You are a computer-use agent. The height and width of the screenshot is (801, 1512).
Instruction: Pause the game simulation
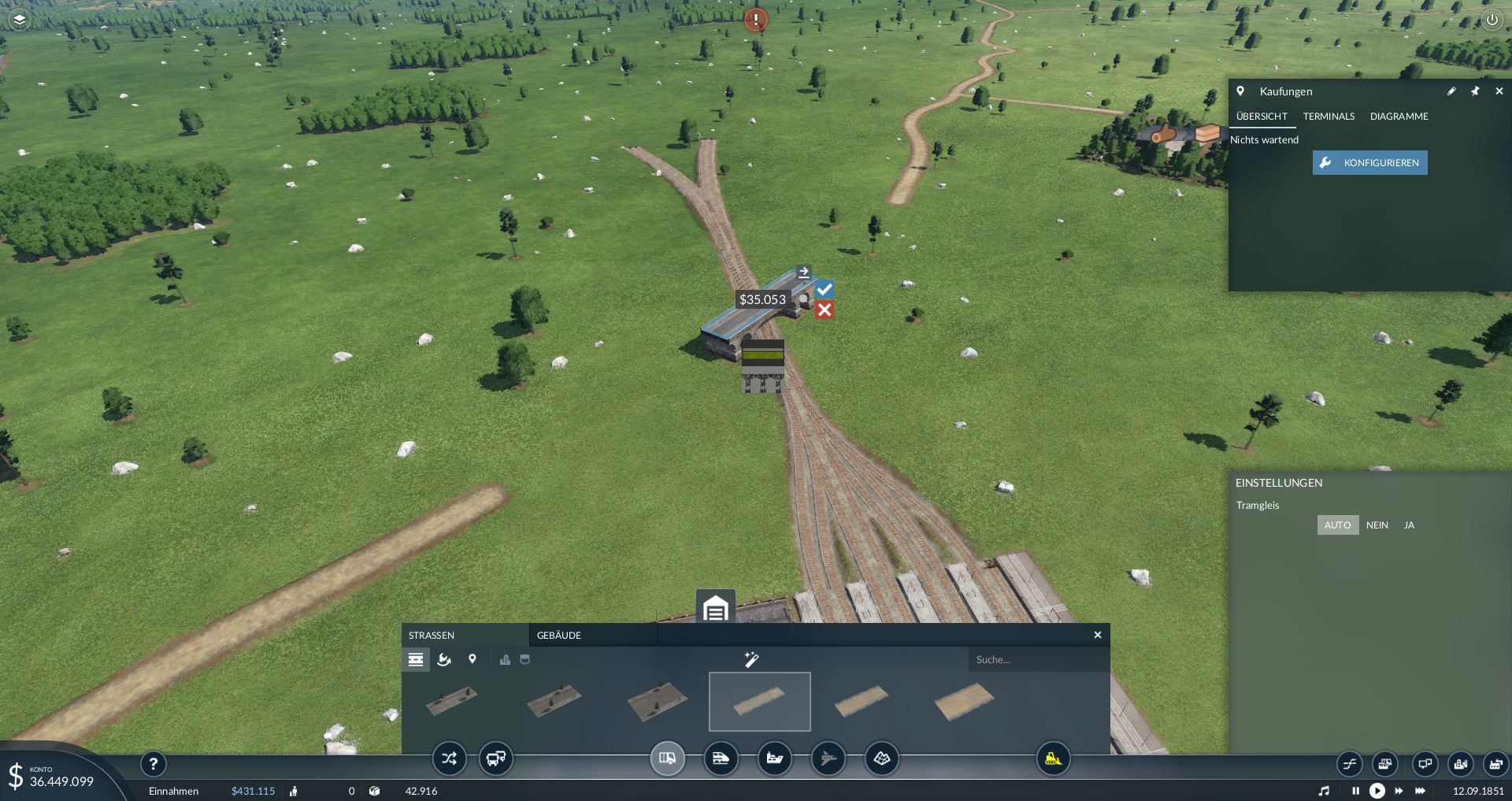tap(1355, 791)
